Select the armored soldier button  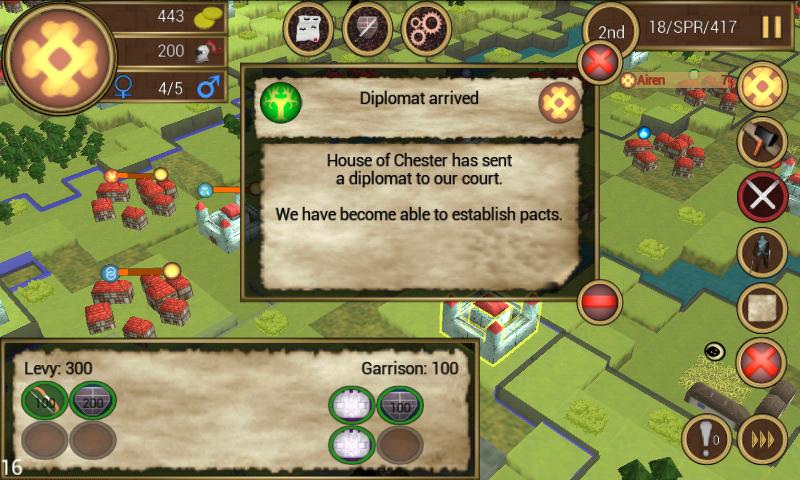pyautogui.click(x=762, y=251)
